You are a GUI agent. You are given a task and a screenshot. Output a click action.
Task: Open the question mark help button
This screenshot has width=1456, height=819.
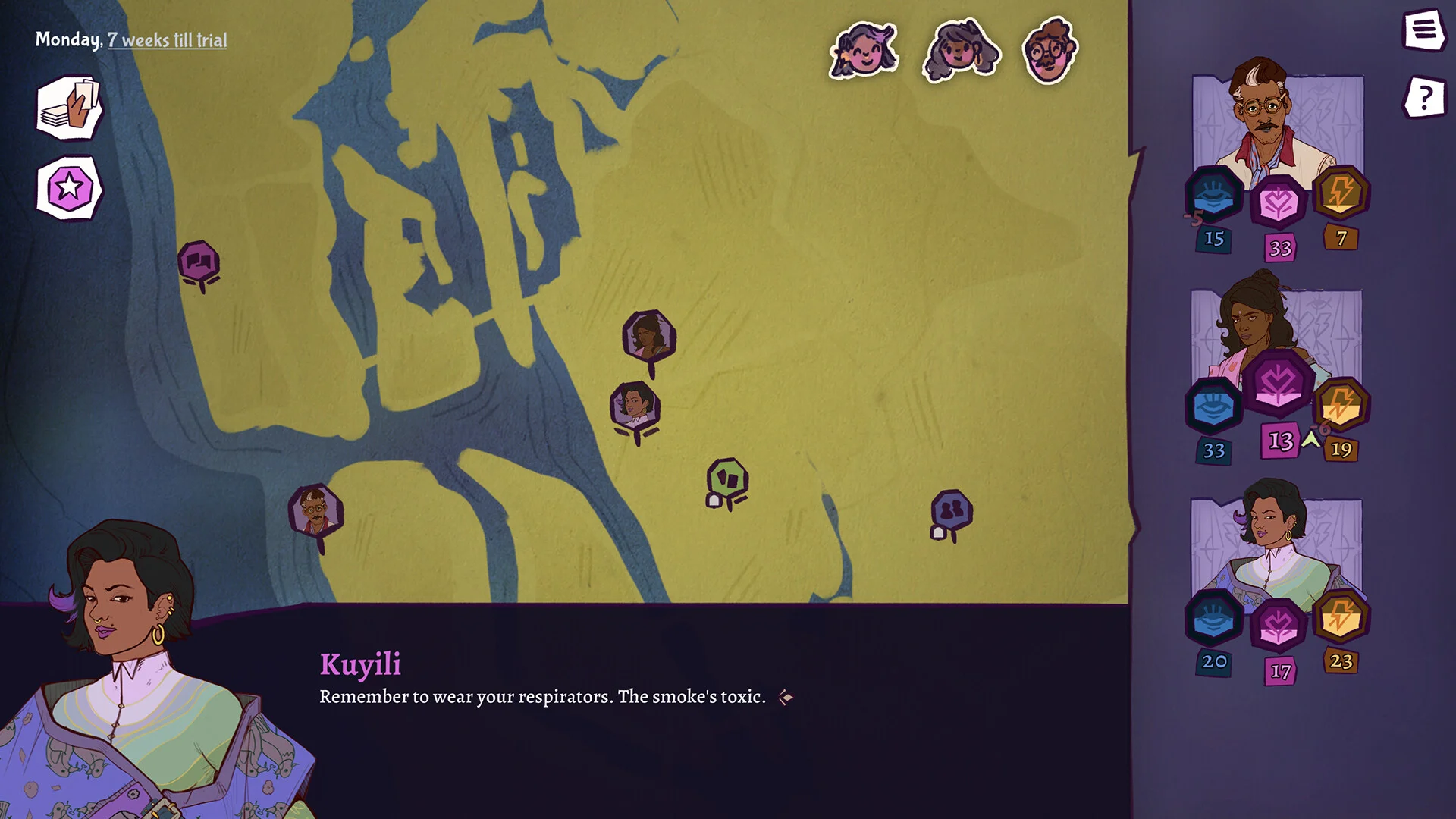click(1424, 97)
